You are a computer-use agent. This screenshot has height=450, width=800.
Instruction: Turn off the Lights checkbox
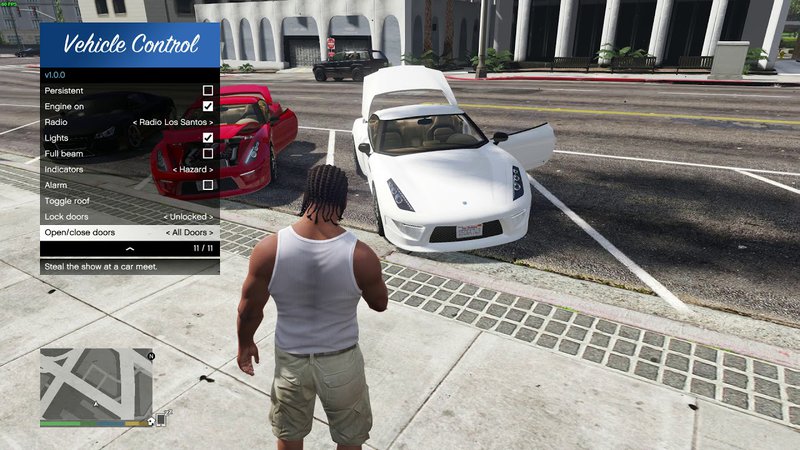(x=208, y=138)
